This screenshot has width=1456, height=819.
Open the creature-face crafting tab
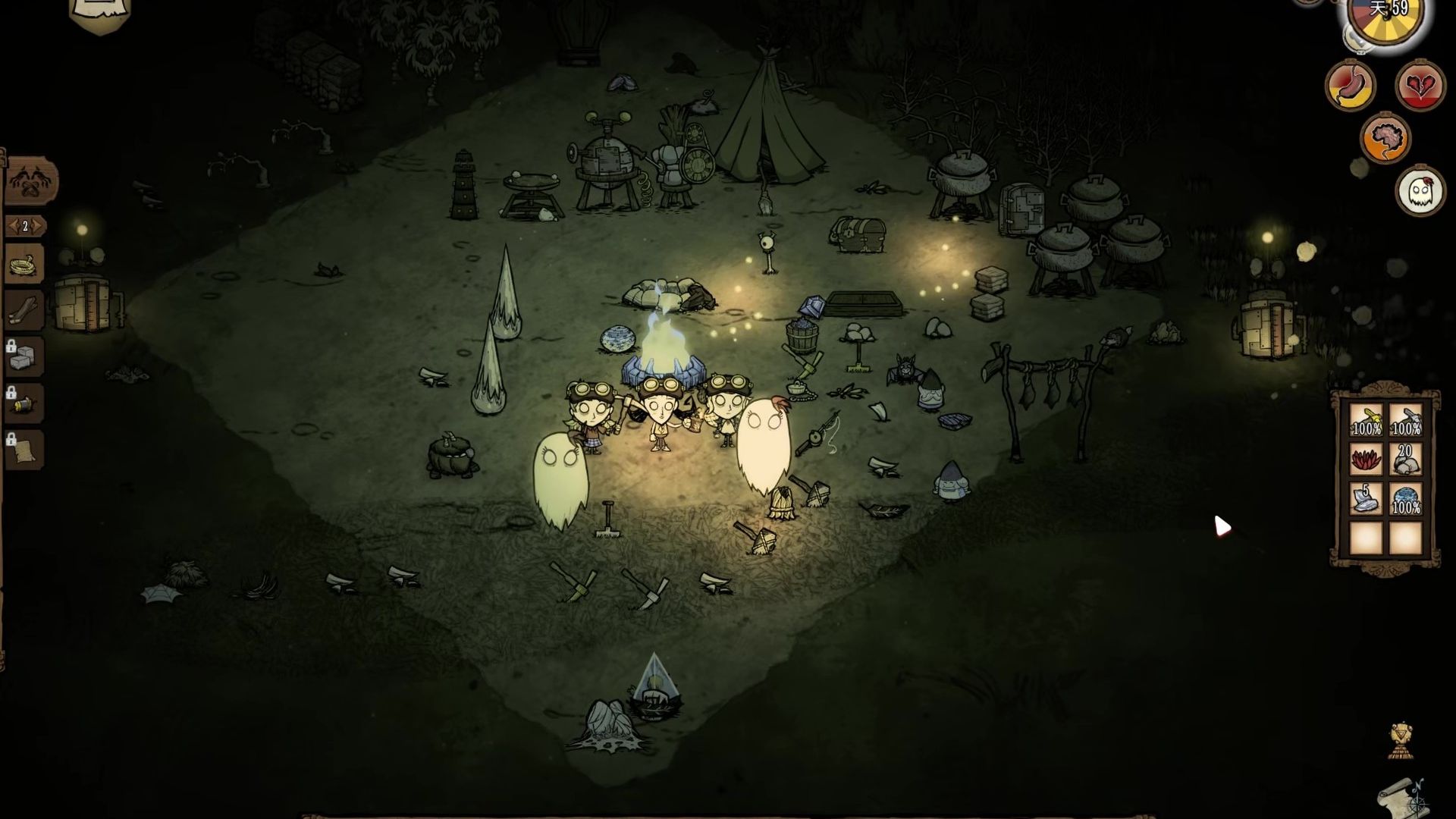(30, 182)
